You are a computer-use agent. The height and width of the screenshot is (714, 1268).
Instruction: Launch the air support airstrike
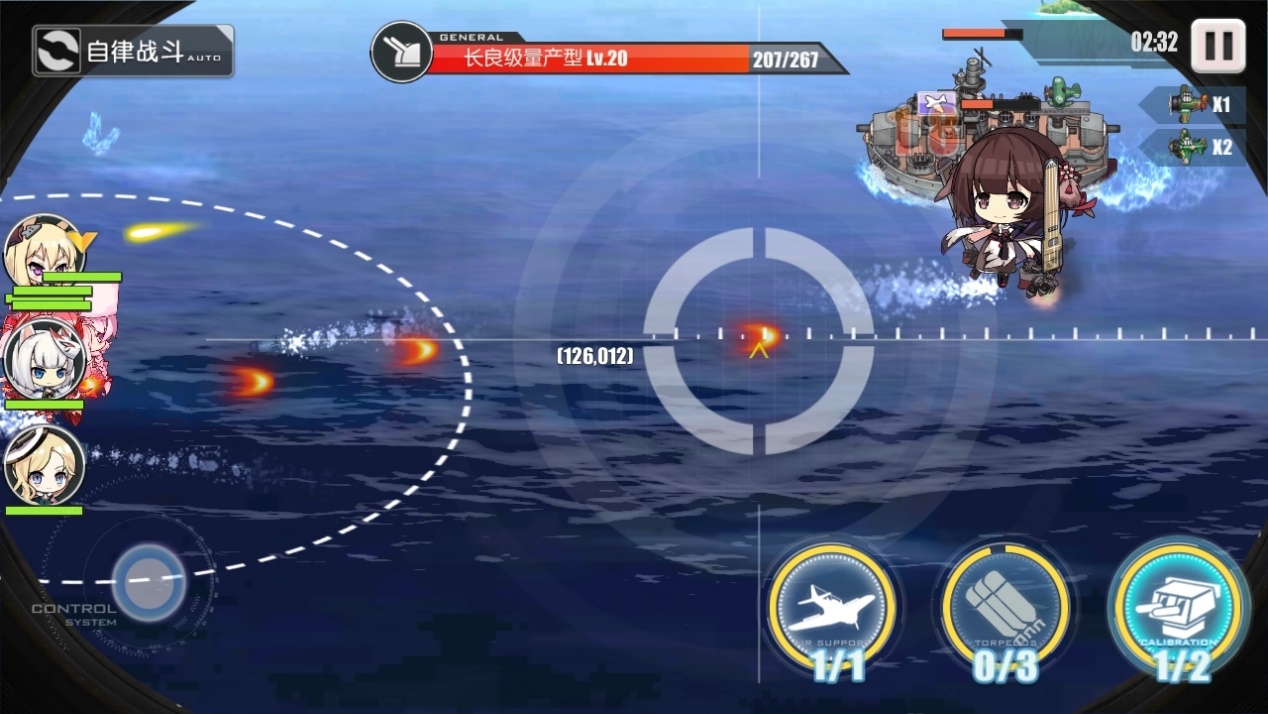pos(832,606)
